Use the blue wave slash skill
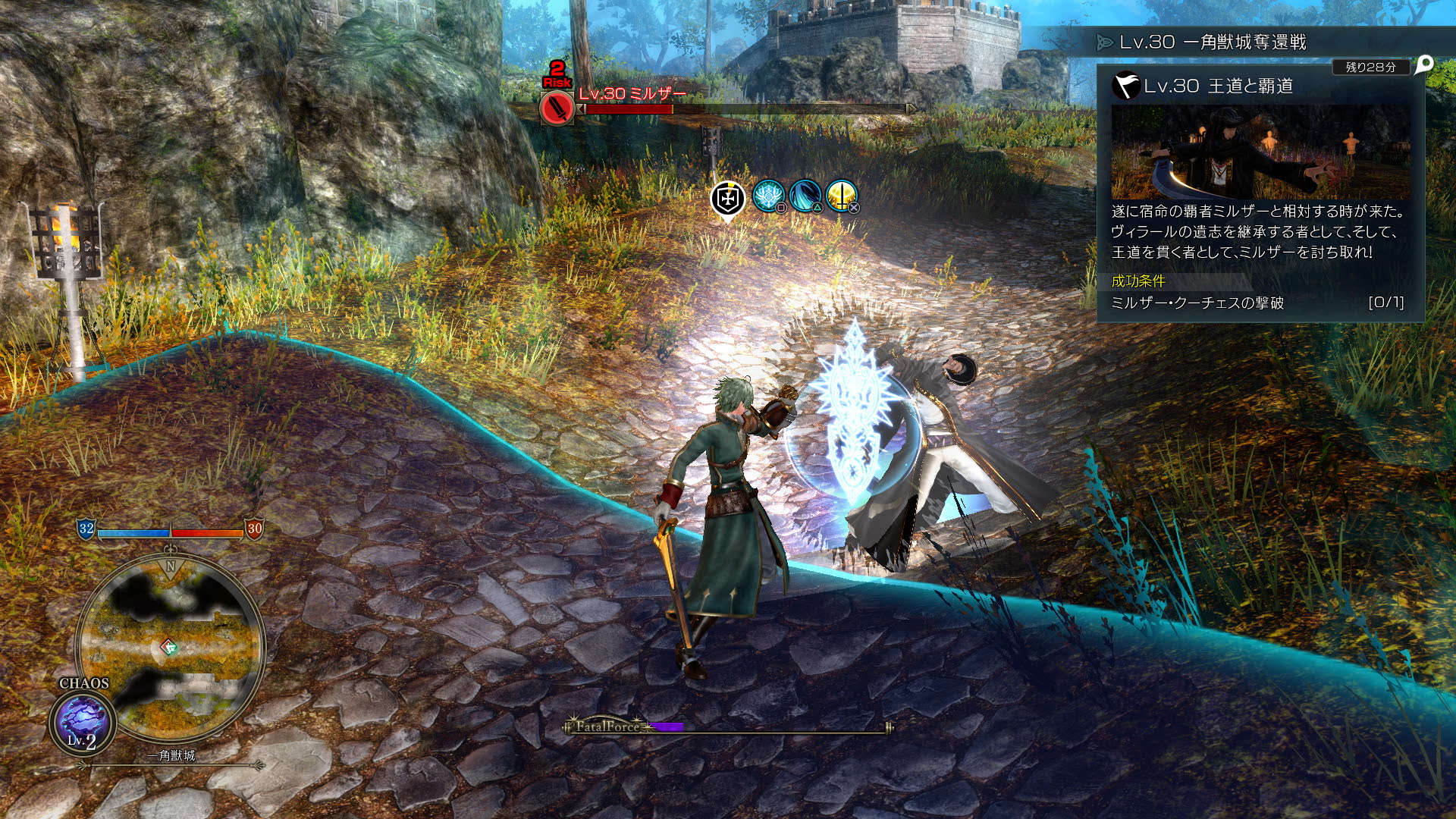Viewport: 1456px width, 819px height. pos(804,196)
